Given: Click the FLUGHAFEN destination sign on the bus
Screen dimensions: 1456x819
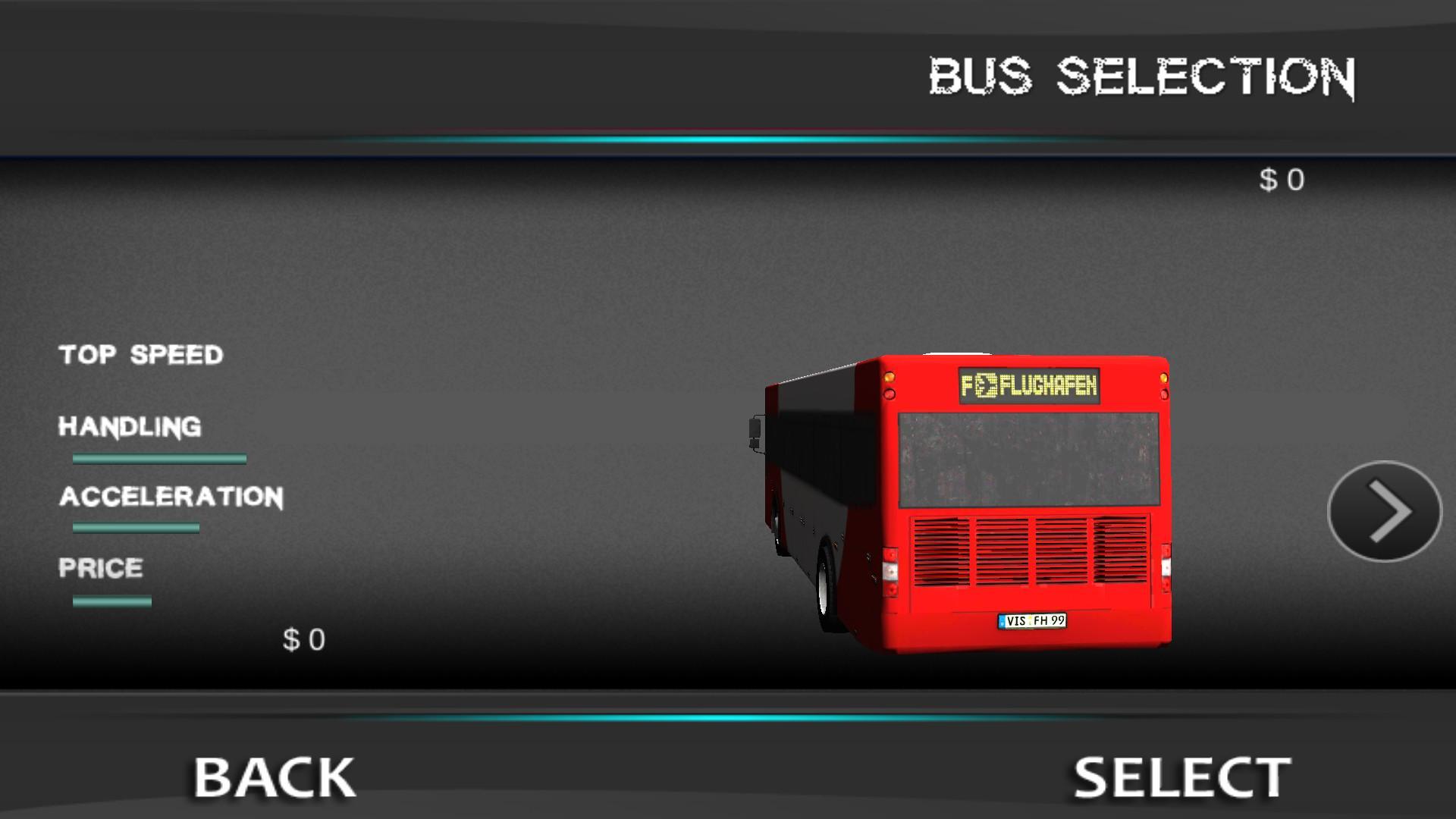Looking at the screenshot, I should click(x=1029, y=384).
